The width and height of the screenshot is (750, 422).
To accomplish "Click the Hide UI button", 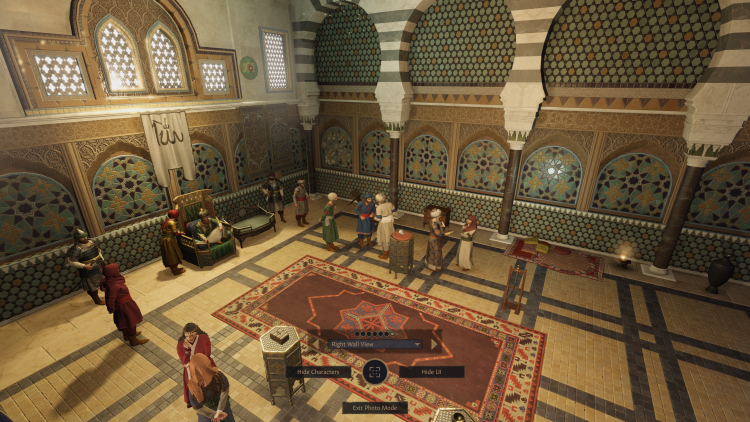I will (x=431, y=371).
